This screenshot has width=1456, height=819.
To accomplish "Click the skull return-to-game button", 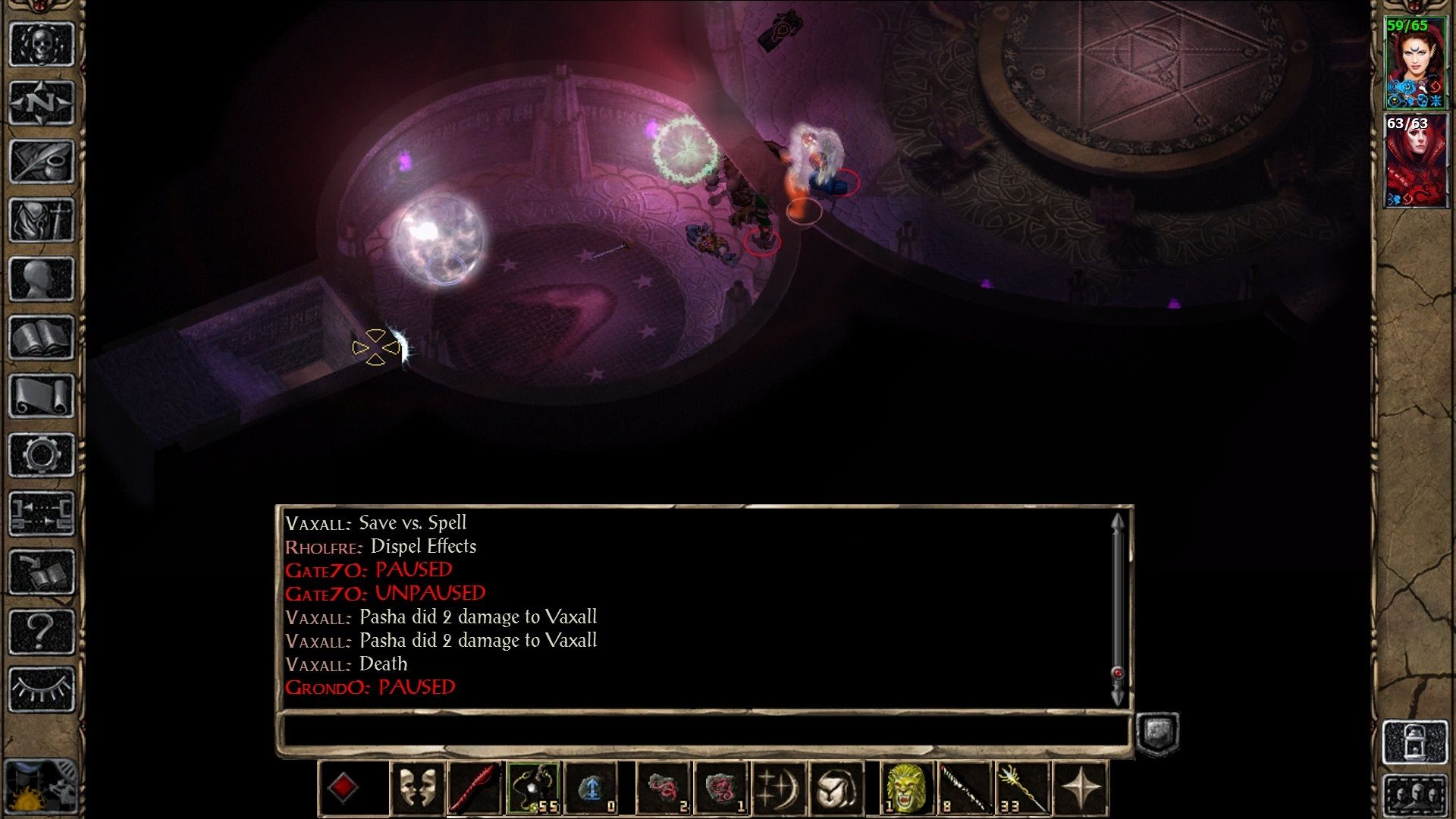I will click(x=42, y=44).
